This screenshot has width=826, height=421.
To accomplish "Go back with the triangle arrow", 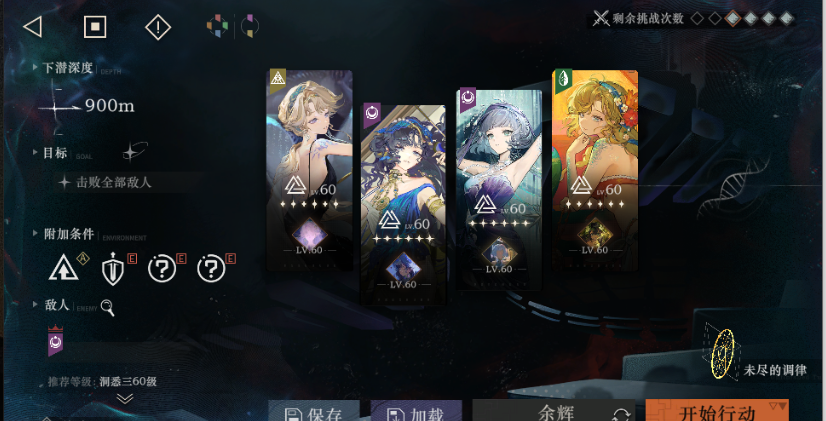I will 32,26.
